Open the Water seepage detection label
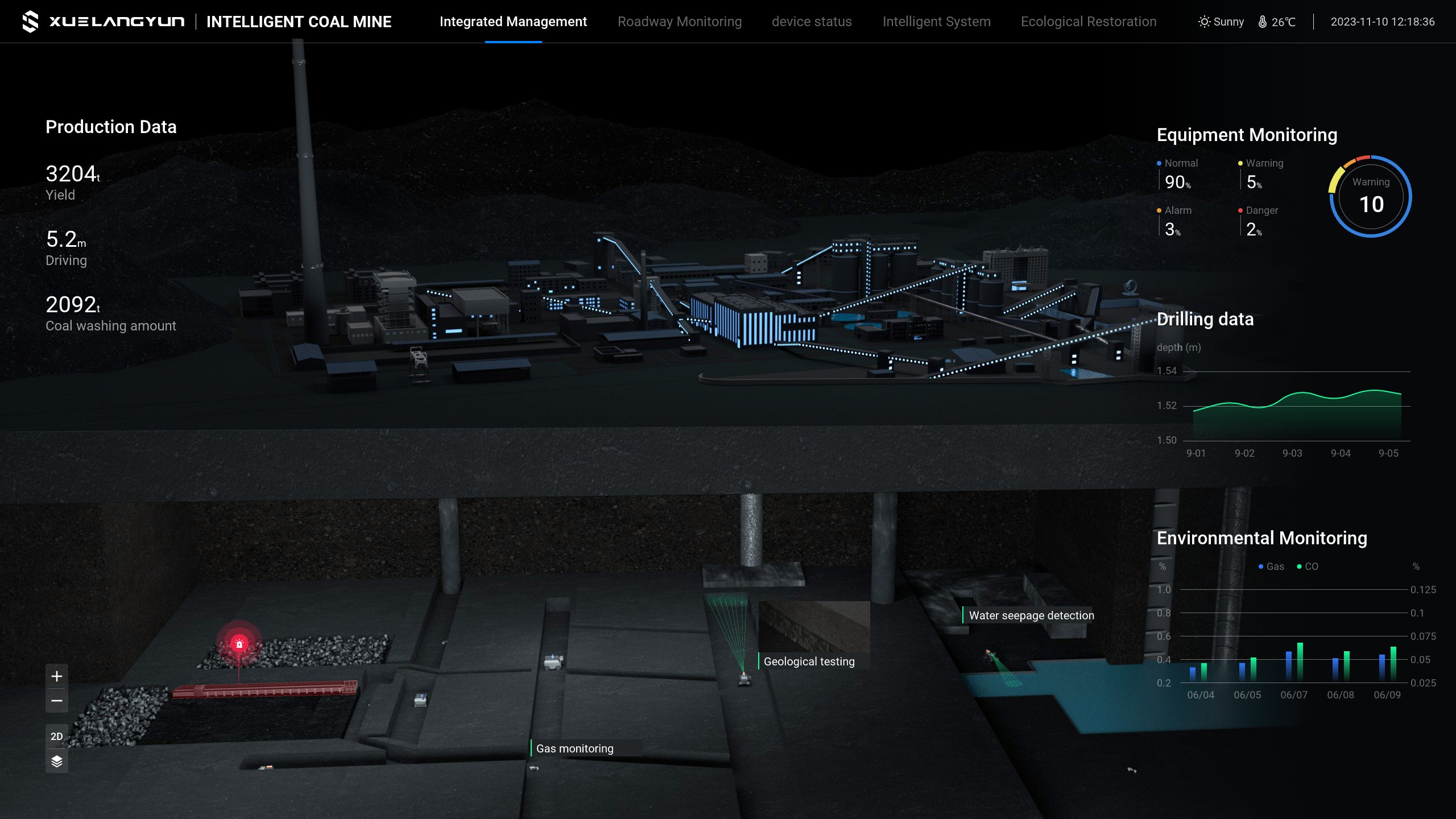This screenshot has width=1456, height=819. pyautogui.click(x=1031, y=615)
